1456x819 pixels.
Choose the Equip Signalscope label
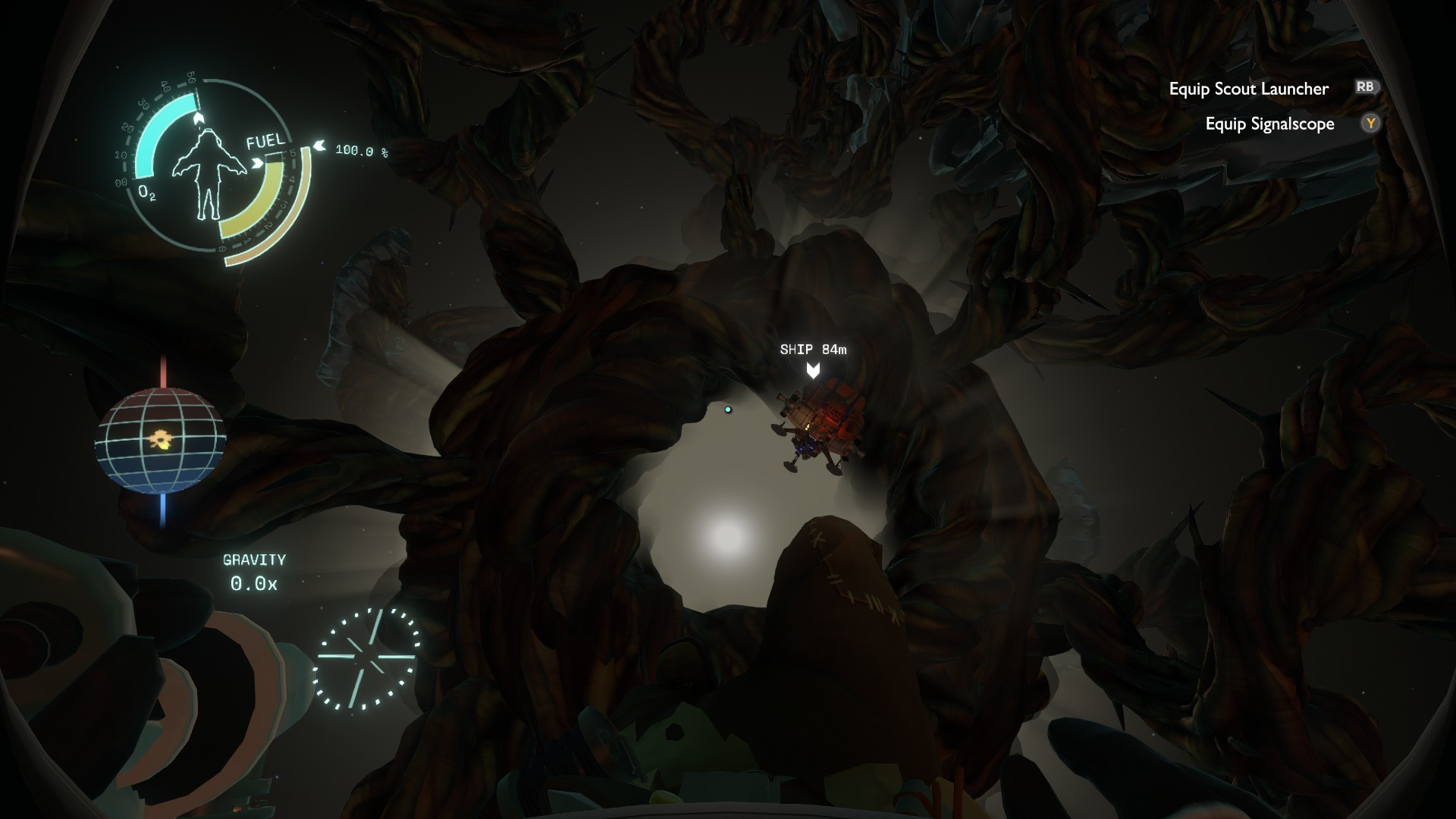point(1269,124)
